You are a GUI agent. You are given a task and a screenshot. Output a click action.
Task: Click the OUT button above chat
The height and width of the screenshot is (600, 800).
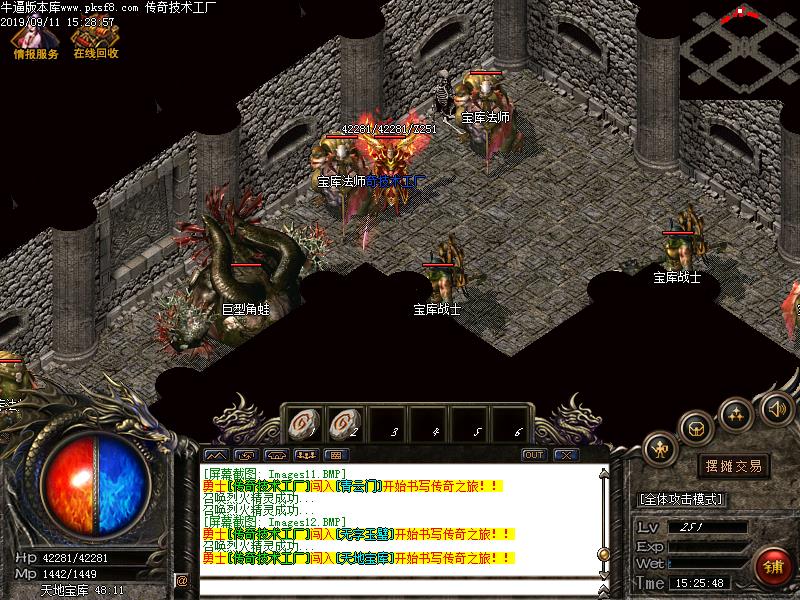(x=534, y=455)
